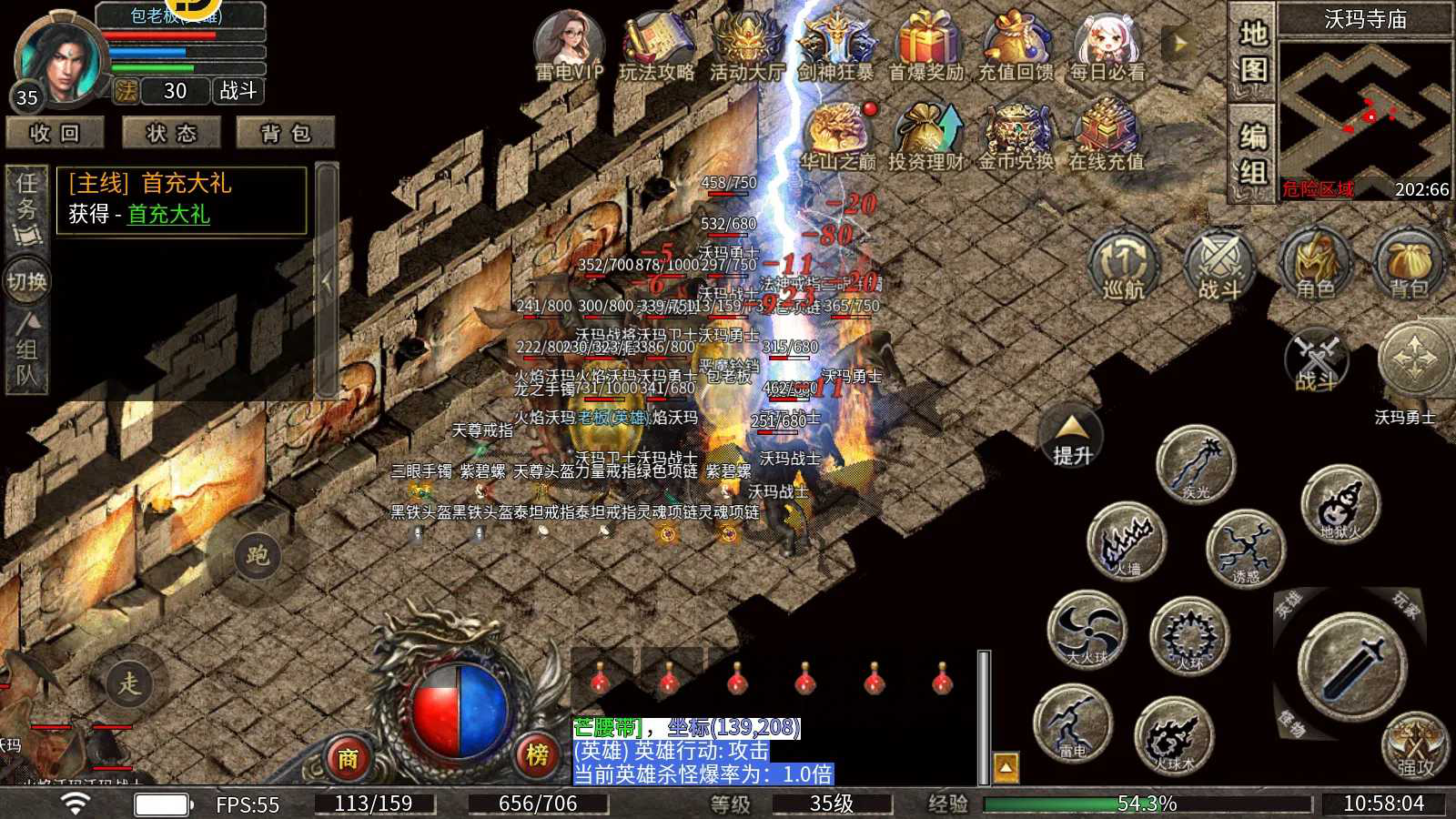
Task: Cast the 雷电 lightning skill
Action: click(1073, 723)
